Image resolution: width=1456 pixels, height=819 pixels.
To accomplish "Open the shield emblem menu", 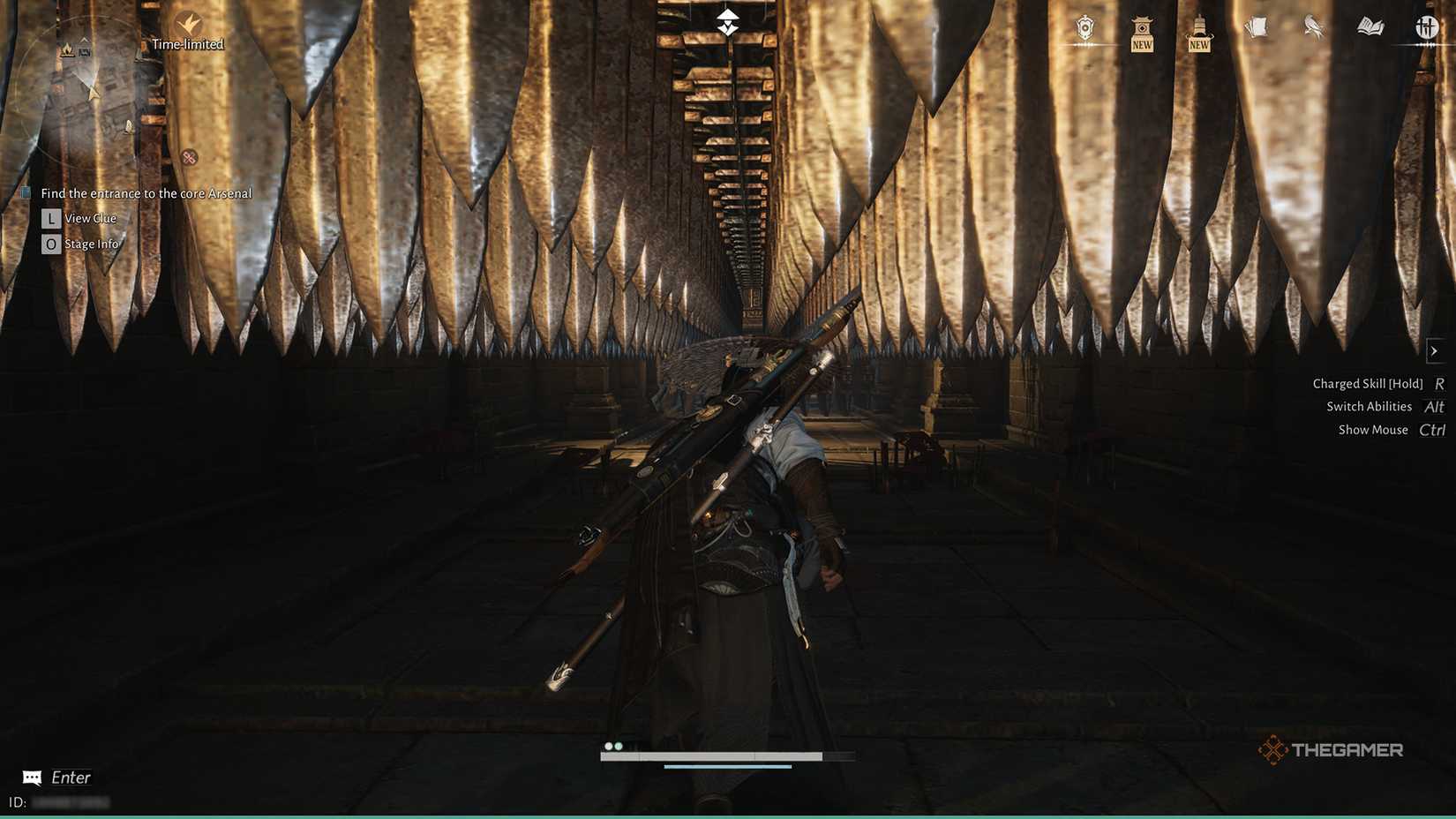I will coord(1084,28).
